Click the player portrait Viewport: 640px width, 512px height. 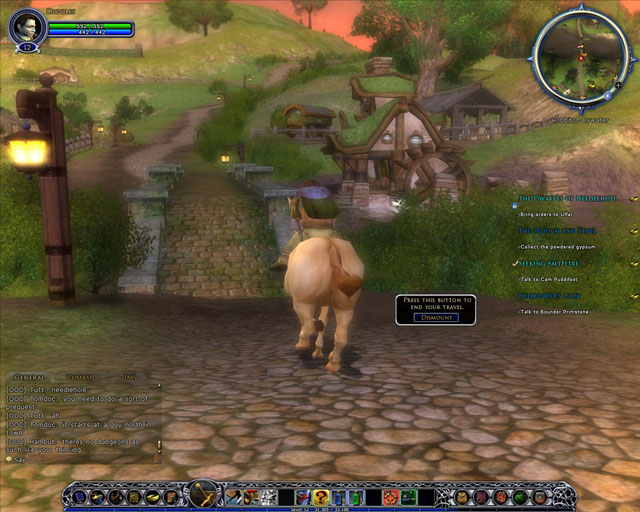(25, 27)
